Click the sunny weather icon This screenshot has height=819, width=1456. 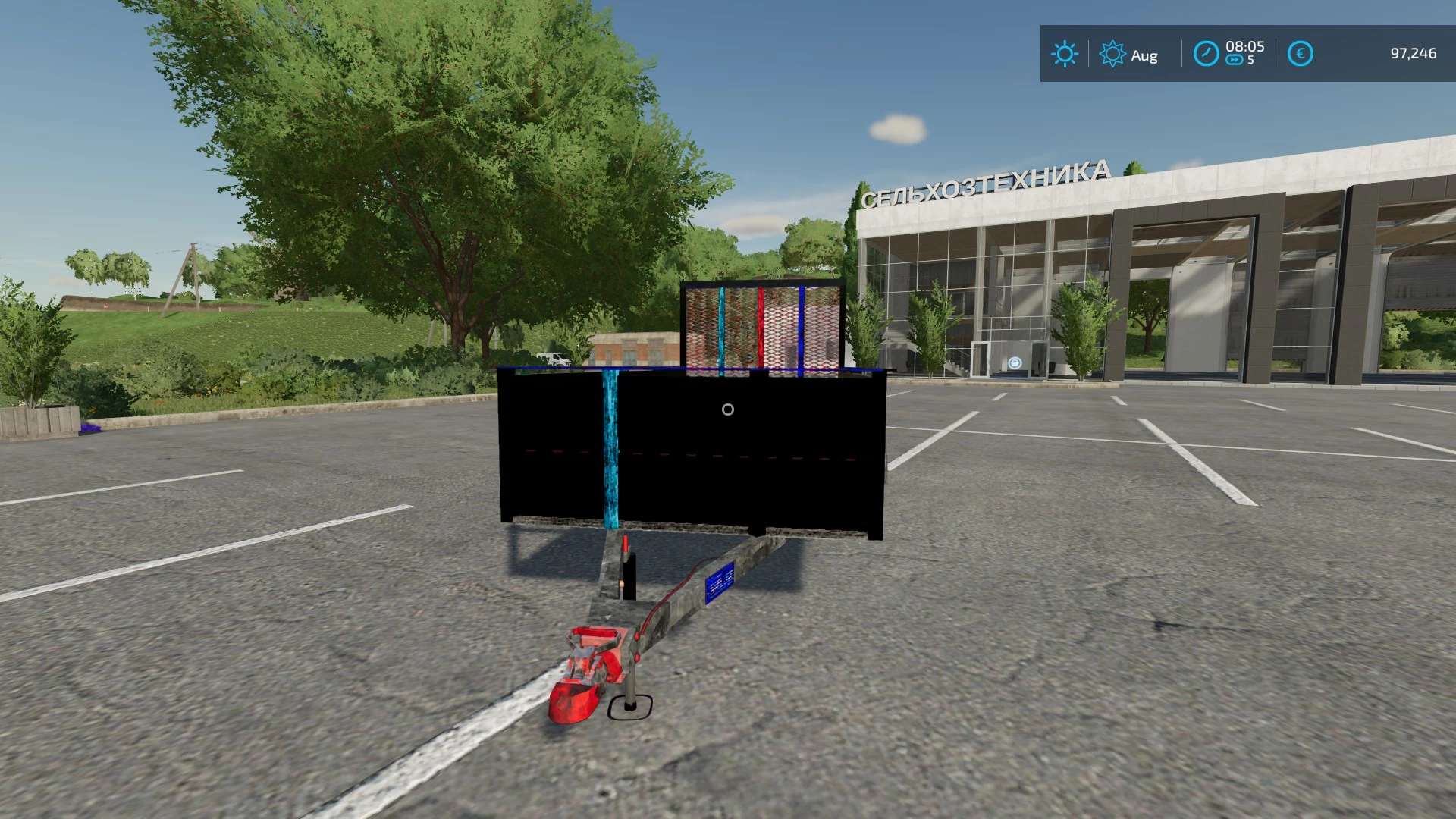[x=1064, y=54]
